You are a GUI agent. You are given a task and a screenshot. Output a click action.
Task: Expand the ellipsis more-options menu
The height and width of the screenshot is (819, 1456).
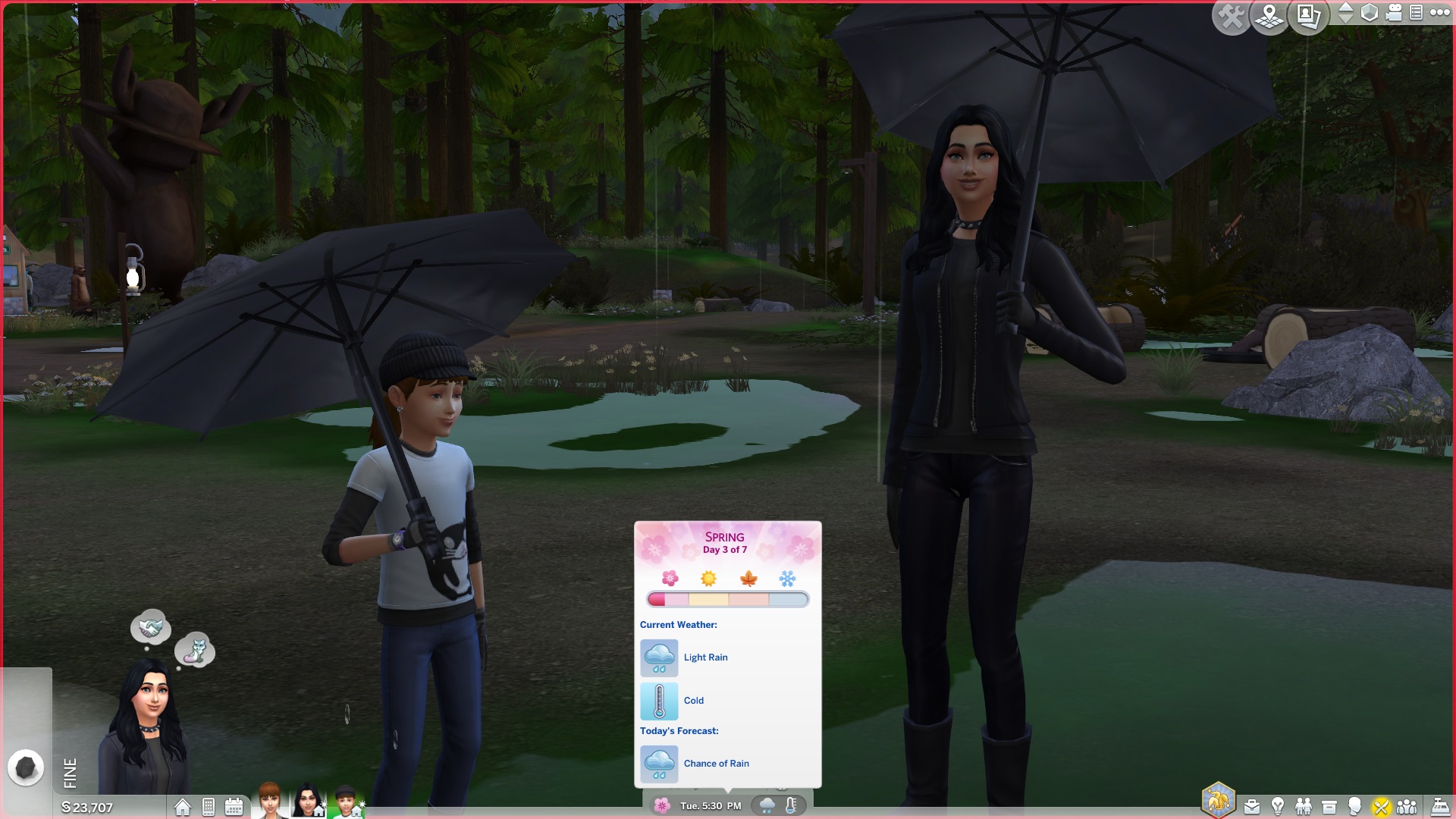point(1439,13)
